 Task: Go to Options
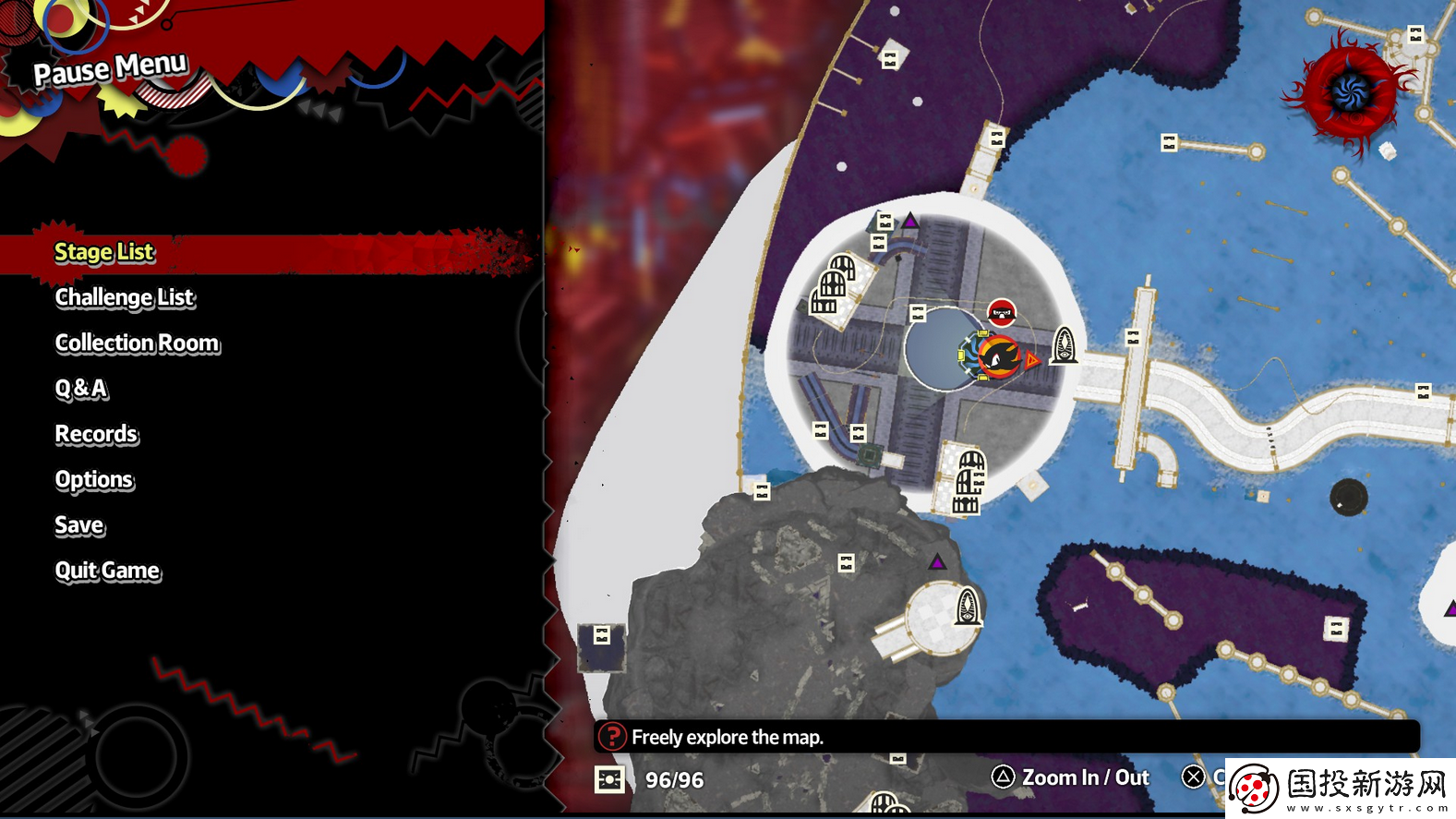pos(94,480)
